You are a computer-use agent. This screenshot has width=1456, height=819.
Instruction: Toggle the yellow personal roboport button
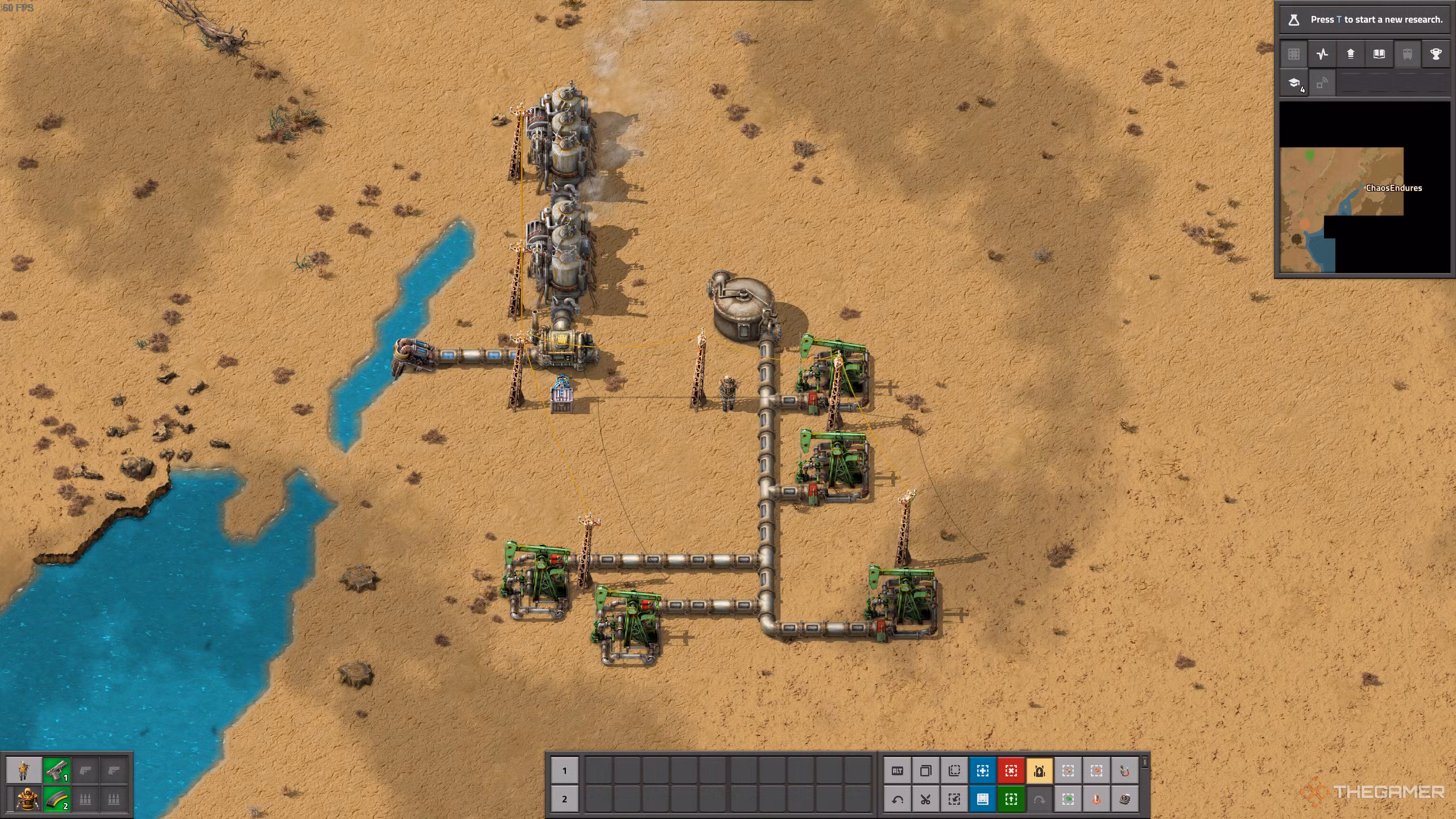coord(1040,771)
